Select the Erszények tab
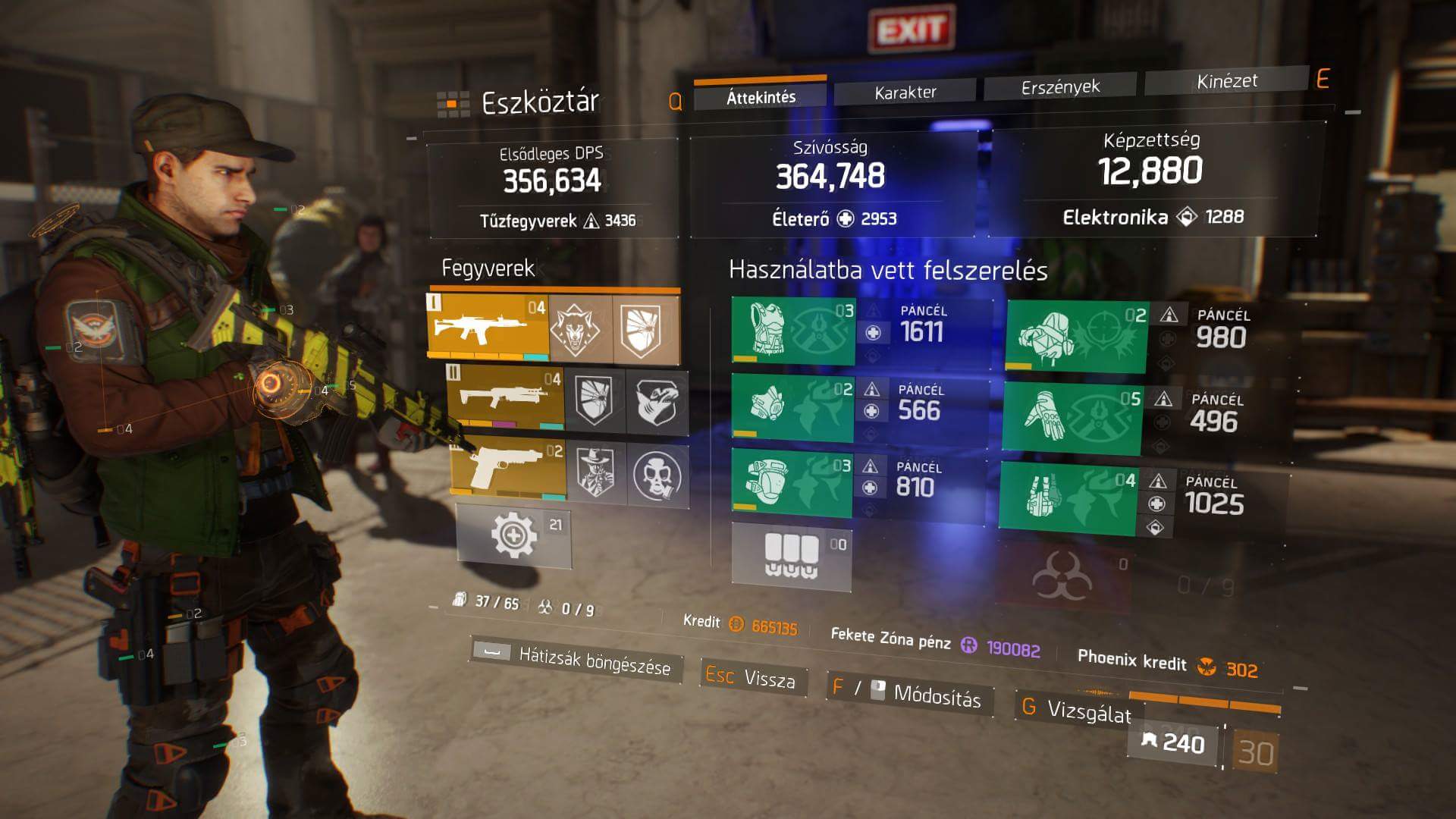1456x819 pixels. click(x=1059, y=86)
